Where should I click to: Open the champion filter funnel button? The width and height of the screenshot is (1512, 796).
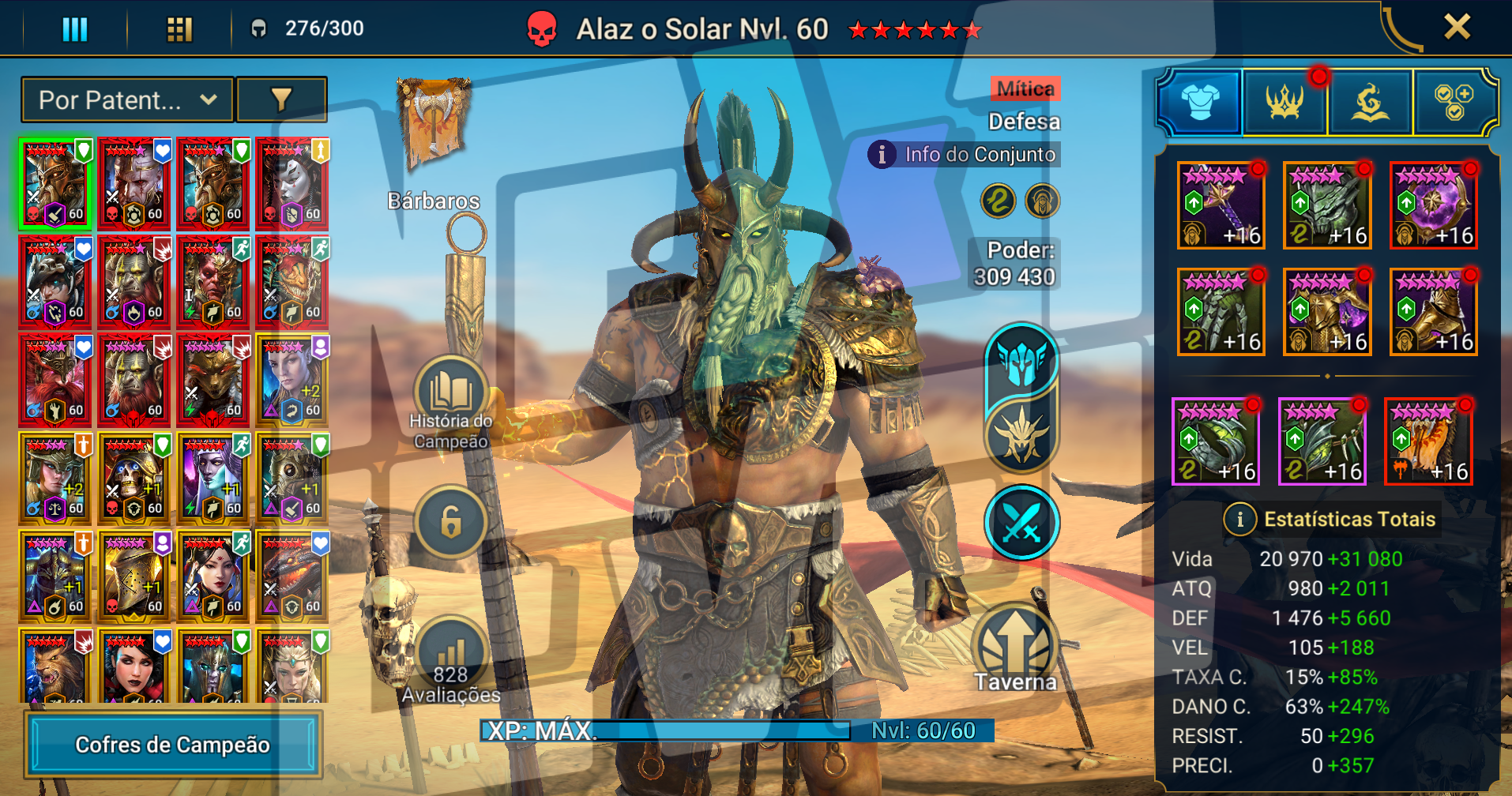281,100
